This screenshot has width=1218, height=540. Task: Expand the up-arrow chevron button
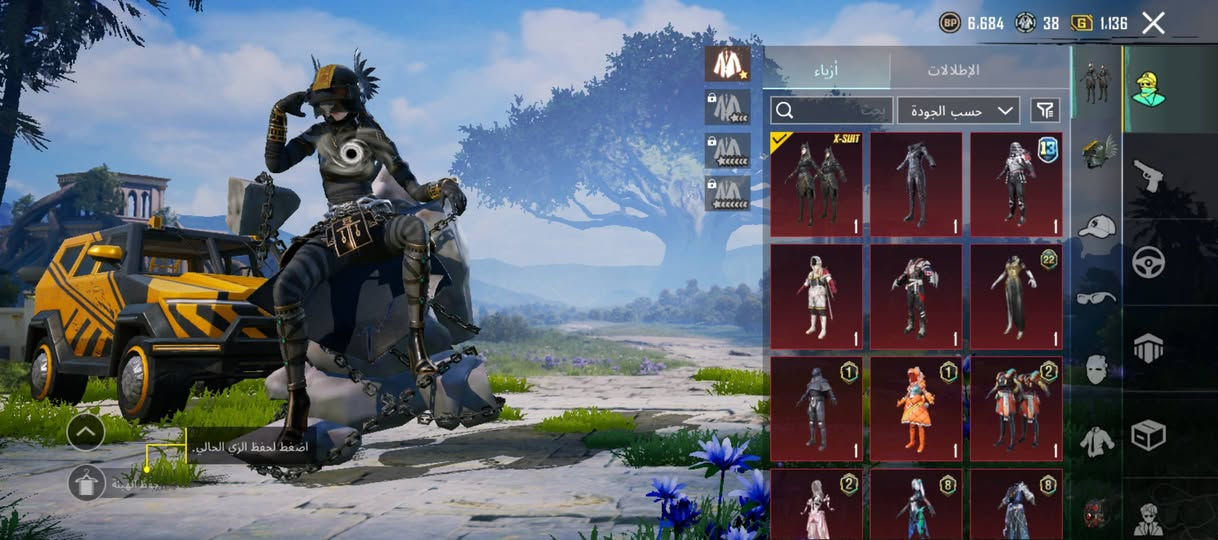click(x=87, y=431)
